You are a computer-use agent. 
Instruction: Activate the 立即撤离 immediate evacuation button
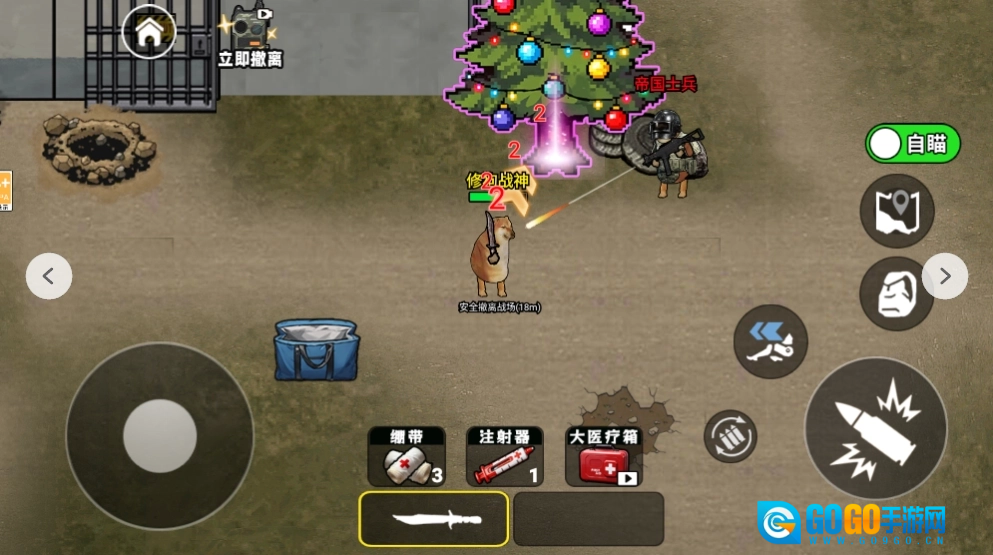pyautogui.click(x=249, y=36)
